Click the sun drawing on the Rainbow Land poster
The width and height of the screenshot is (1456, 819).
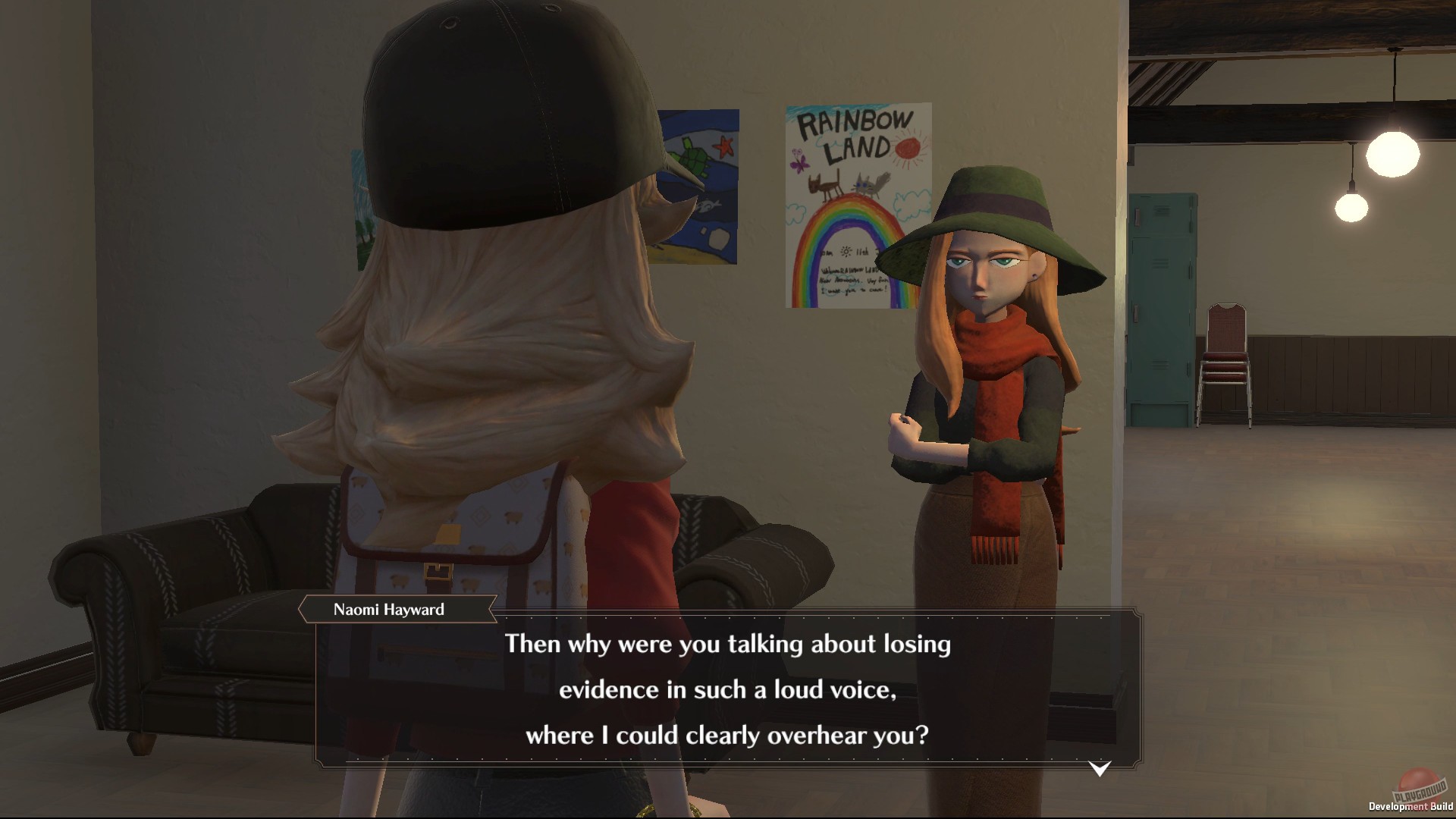point(906,149)
